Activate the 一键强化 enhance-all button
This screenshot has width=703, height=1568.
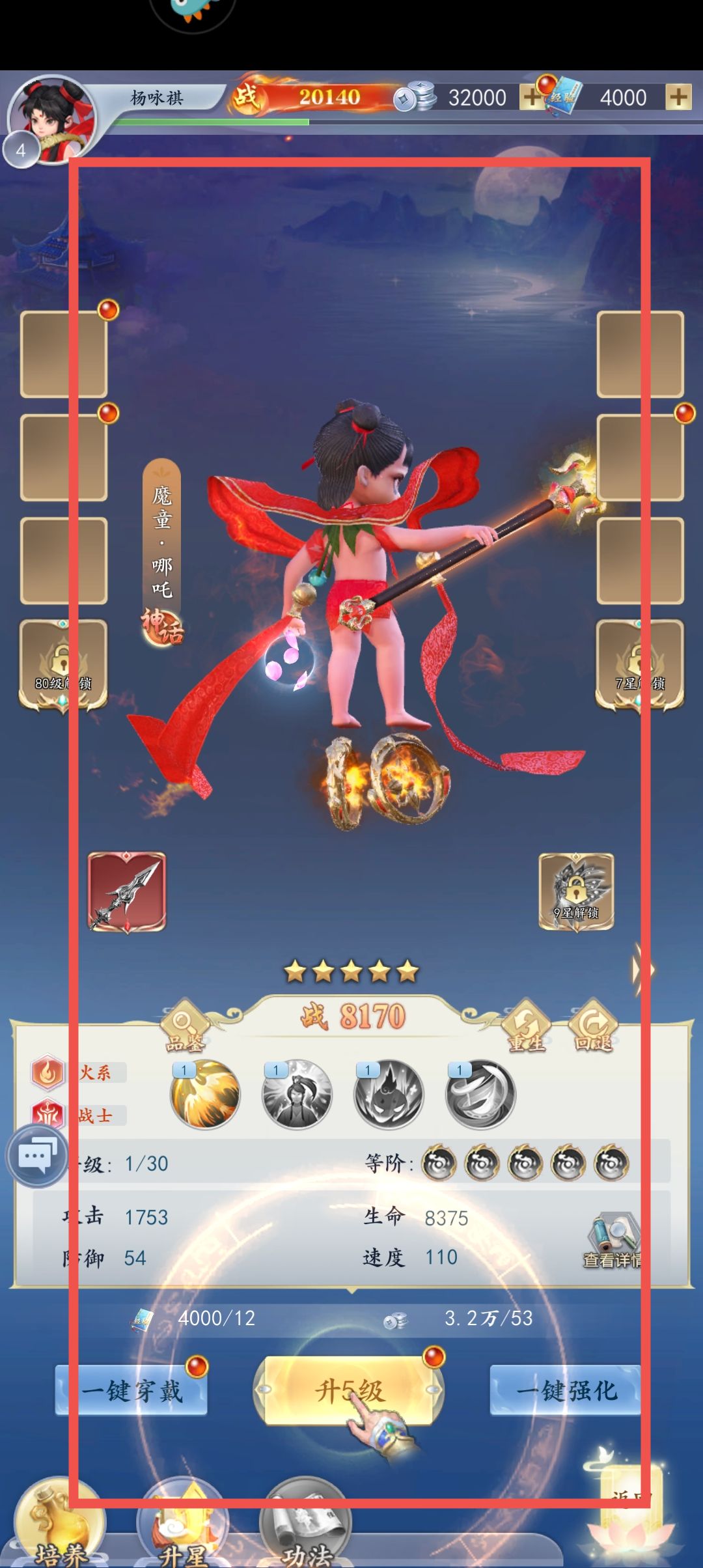point(565,1391)
